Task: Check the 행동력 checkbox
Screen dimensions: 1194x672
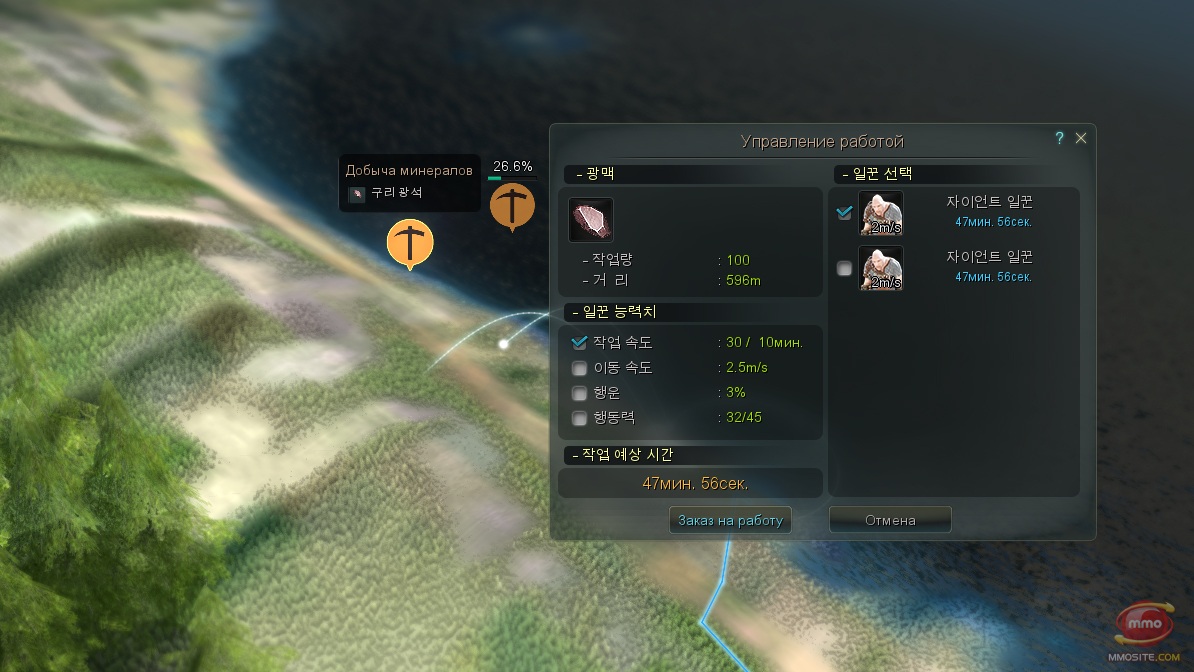Action: pyautogui.click(x=579, y=418)
